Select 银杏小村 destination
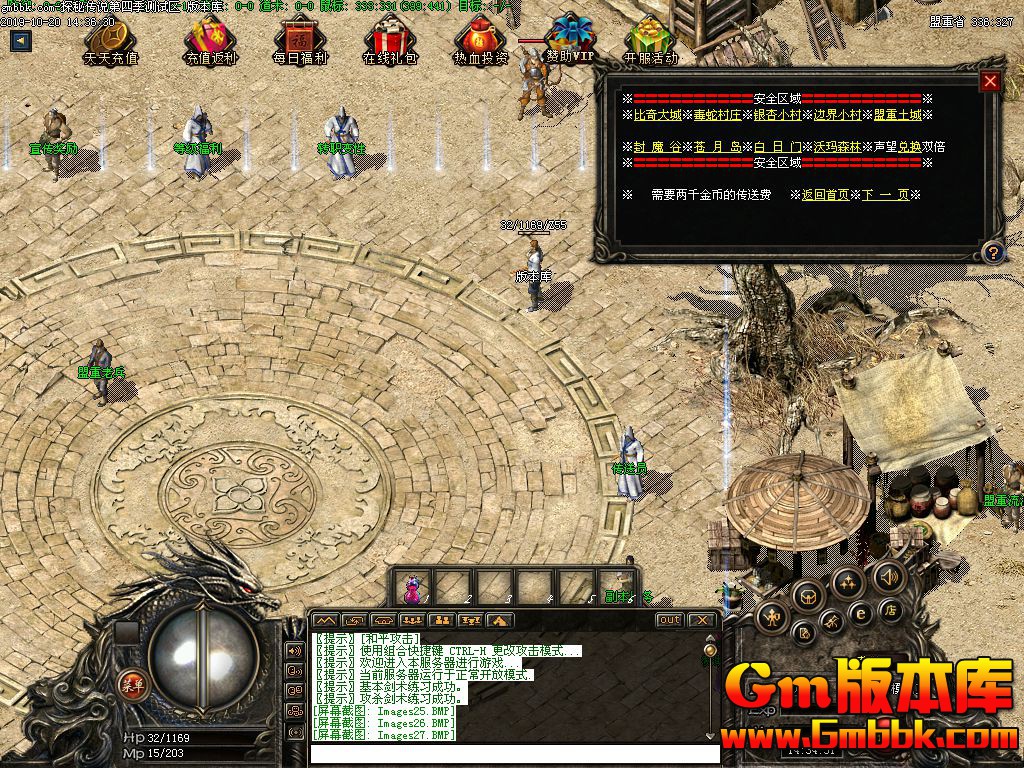 (777, 115)
